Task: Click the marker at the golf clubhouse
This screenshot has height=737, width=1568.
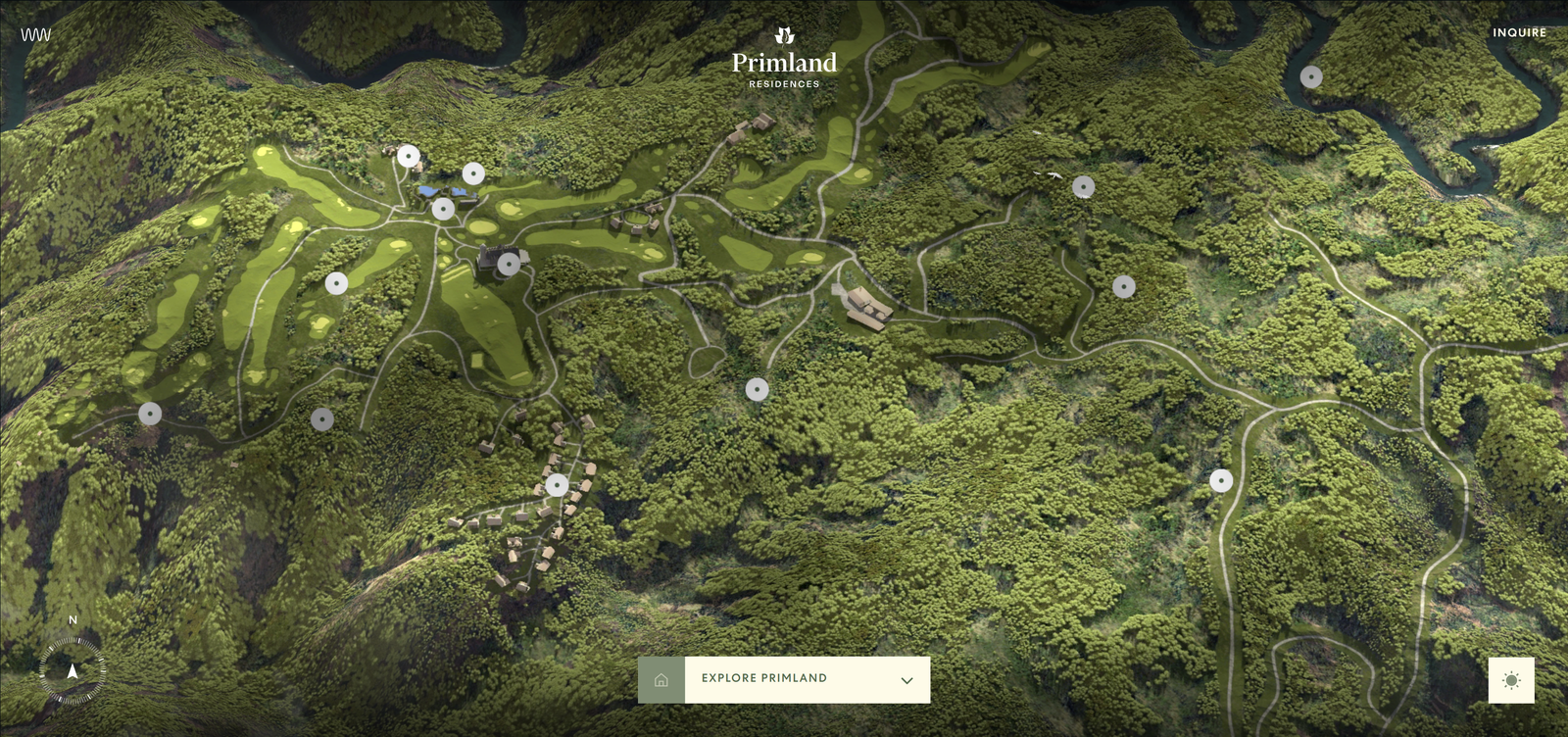Action: tap(509, 263)
